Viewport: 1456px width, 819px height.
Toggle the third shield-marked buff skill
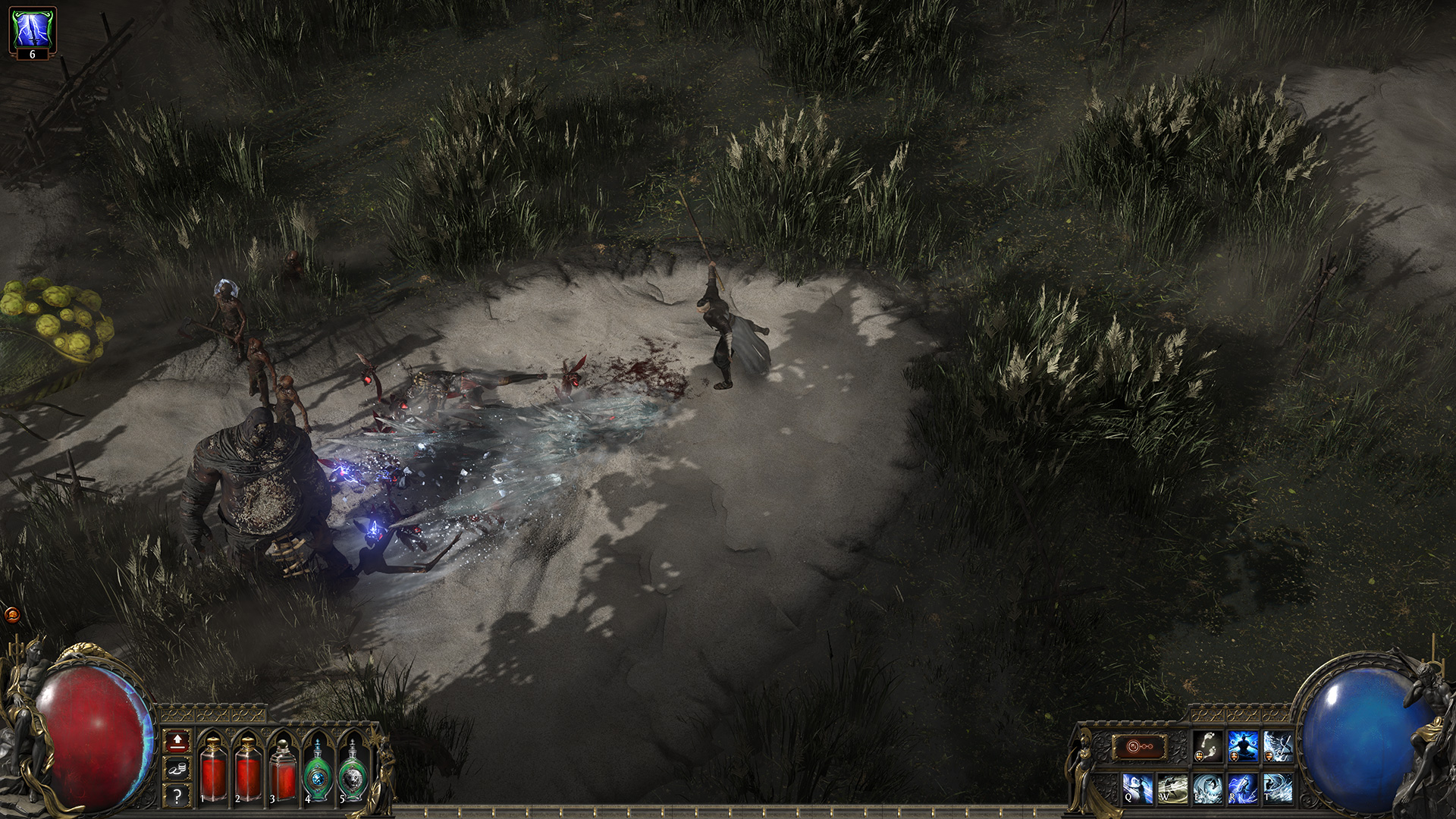(1278, 746)
